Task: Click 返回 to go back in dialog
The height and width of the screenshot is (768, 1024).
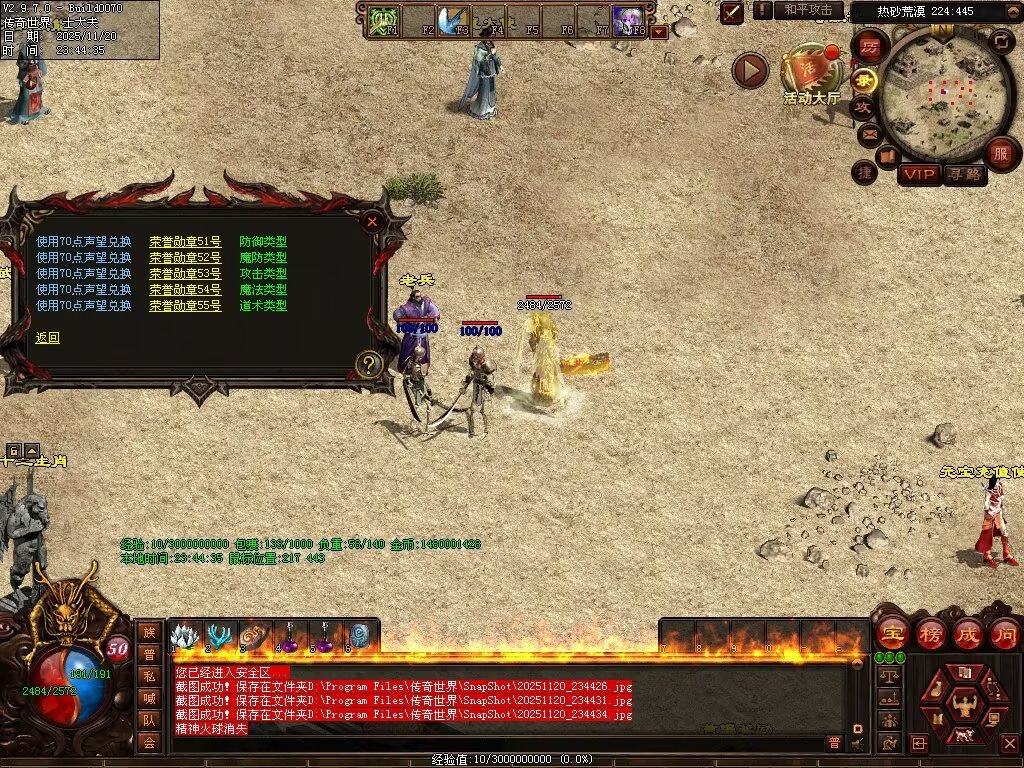Action: pyautogui.click(x=47, y=338)
